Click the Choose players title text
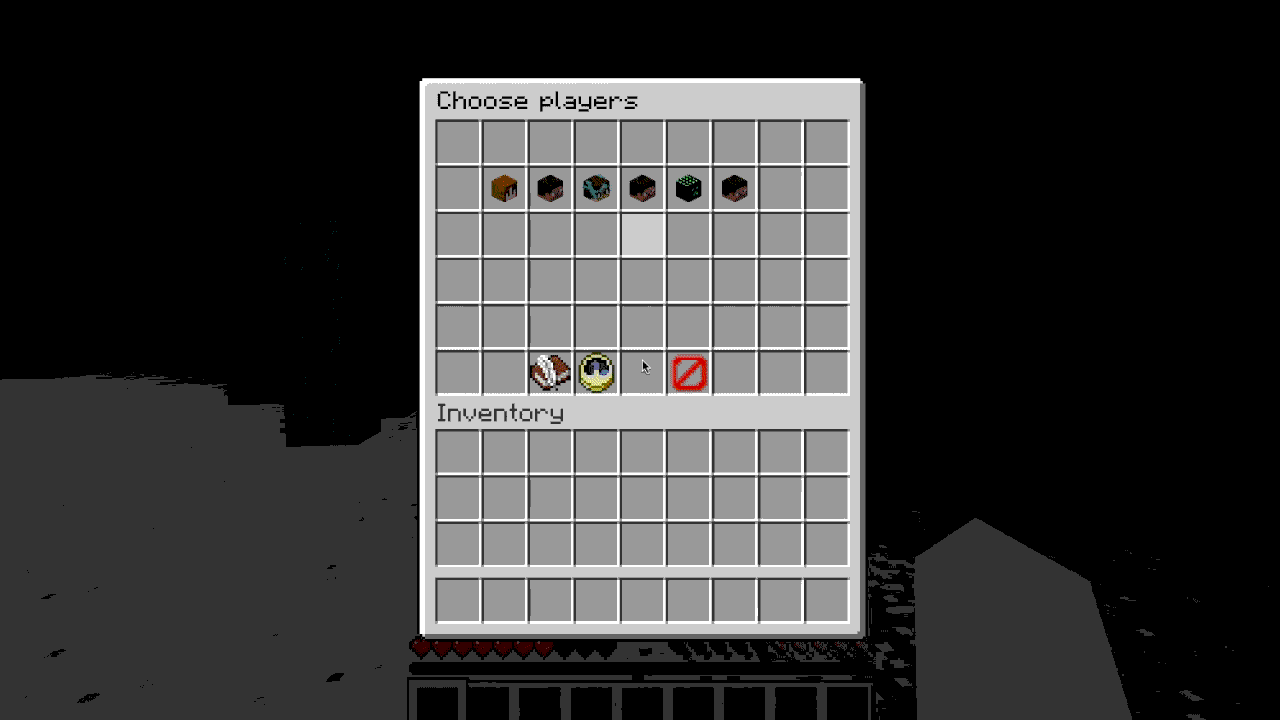Viewport: 1280px width, 720px height. [x=540, y=100]
